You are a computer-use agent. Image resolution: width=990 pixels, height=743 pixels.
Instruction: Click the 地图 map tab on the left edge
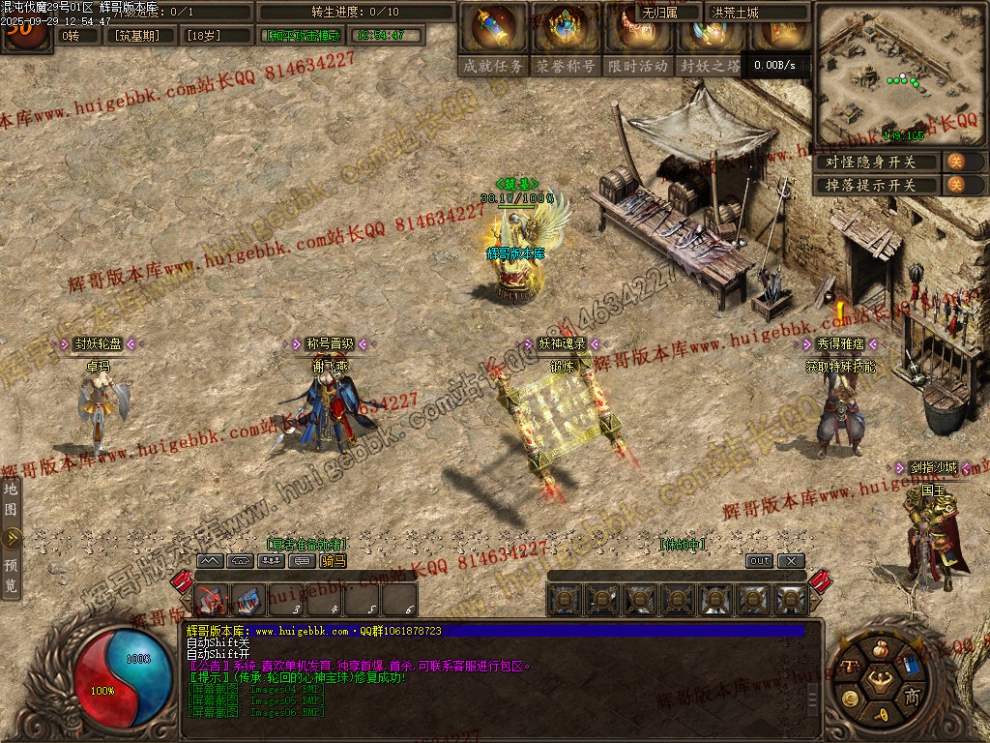coord(10,498)
